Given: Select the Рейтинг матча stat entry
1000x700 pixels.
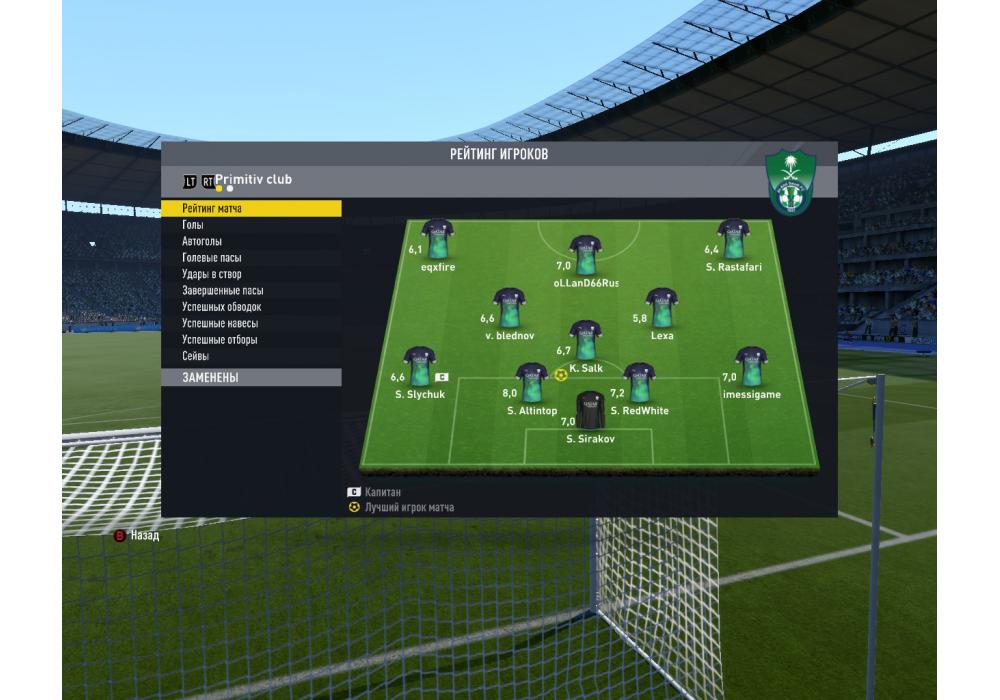Looking at the screenshot, I should (212, 209).
